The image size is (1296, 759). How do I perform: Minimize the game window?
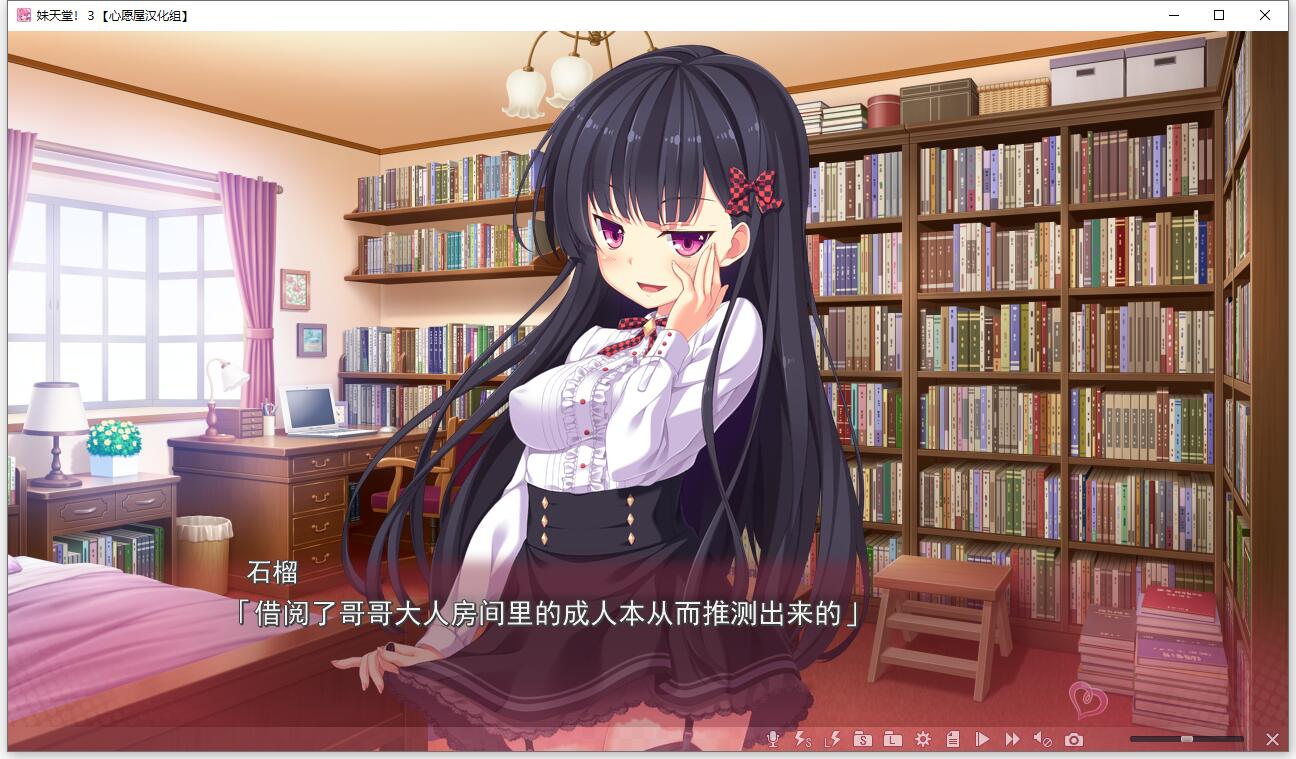tap(1173, 15)
